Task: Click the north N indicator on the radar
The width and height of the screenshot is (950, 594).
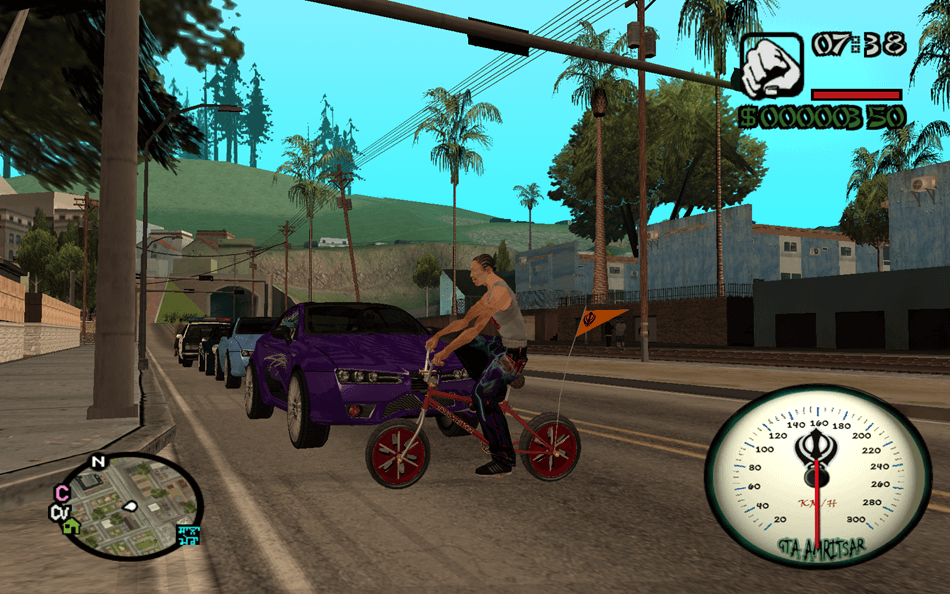Action: tap(97, 462)
